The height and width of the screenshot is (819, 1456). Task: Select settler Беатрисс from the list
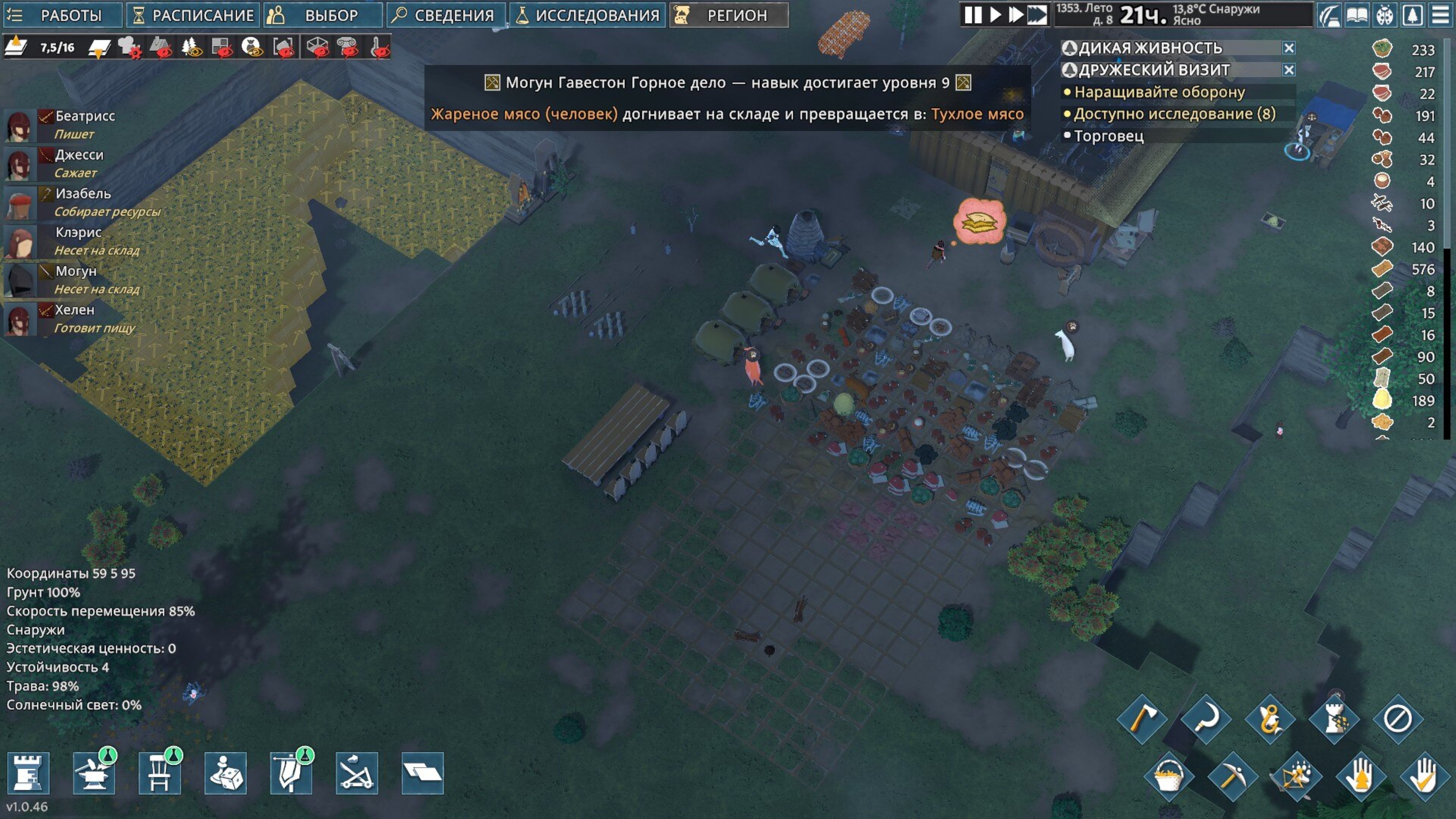click(x=85, y=116)
